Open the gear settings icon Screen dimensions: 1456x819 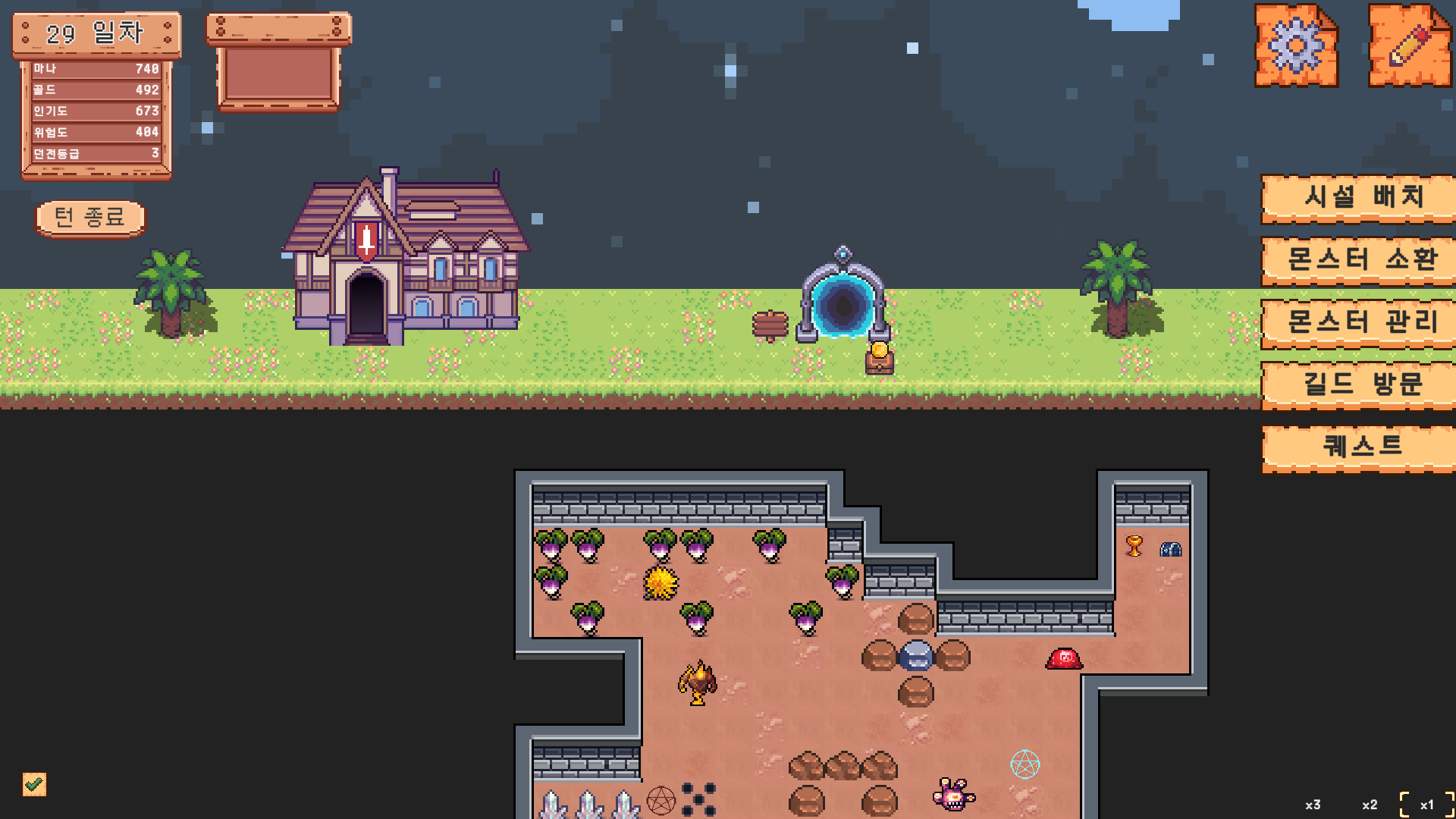(x=1295, y=46)
